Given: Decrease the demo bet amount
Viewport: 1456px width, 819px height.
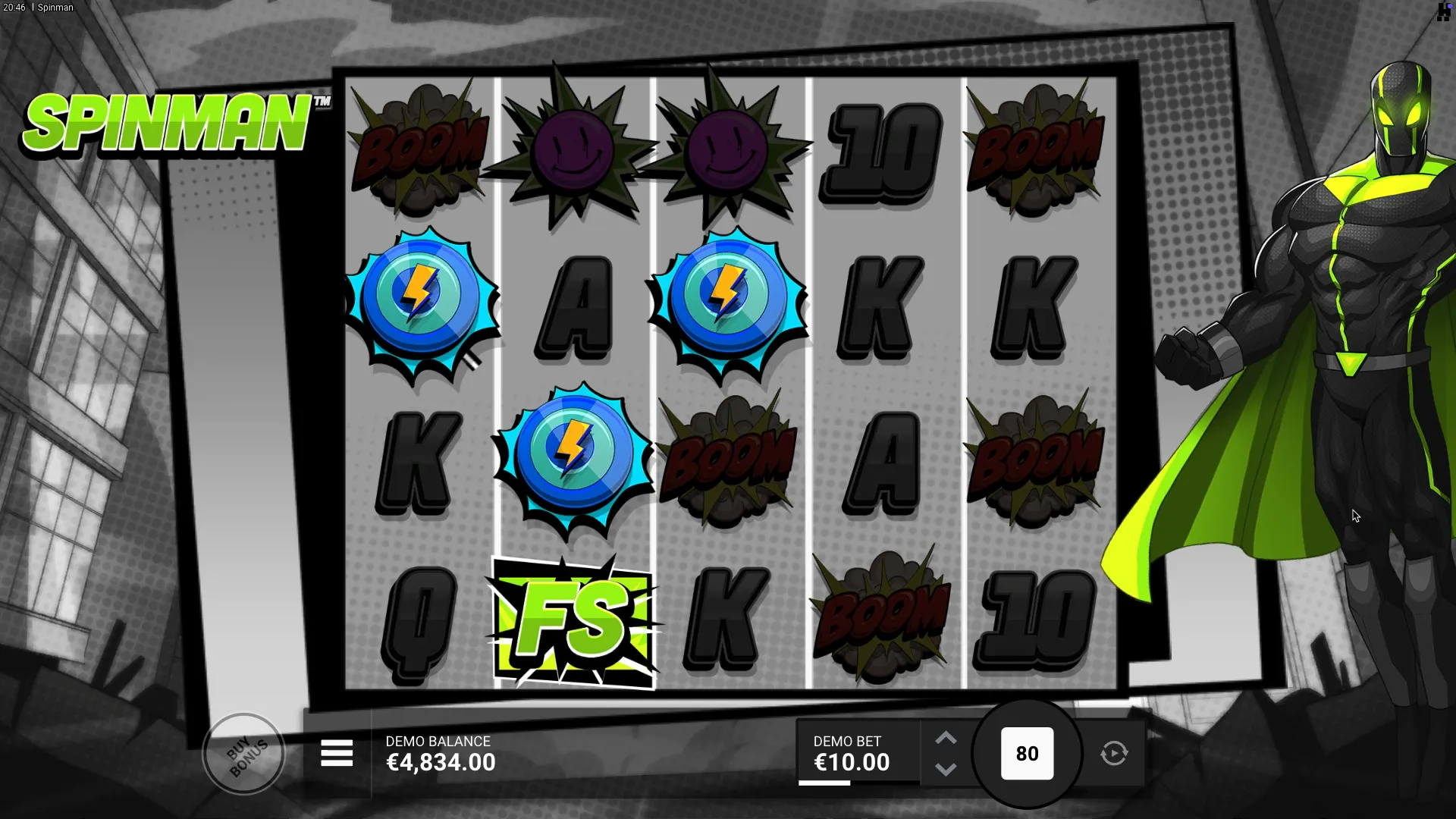Looking at the screenshot, I should point(946,769).
